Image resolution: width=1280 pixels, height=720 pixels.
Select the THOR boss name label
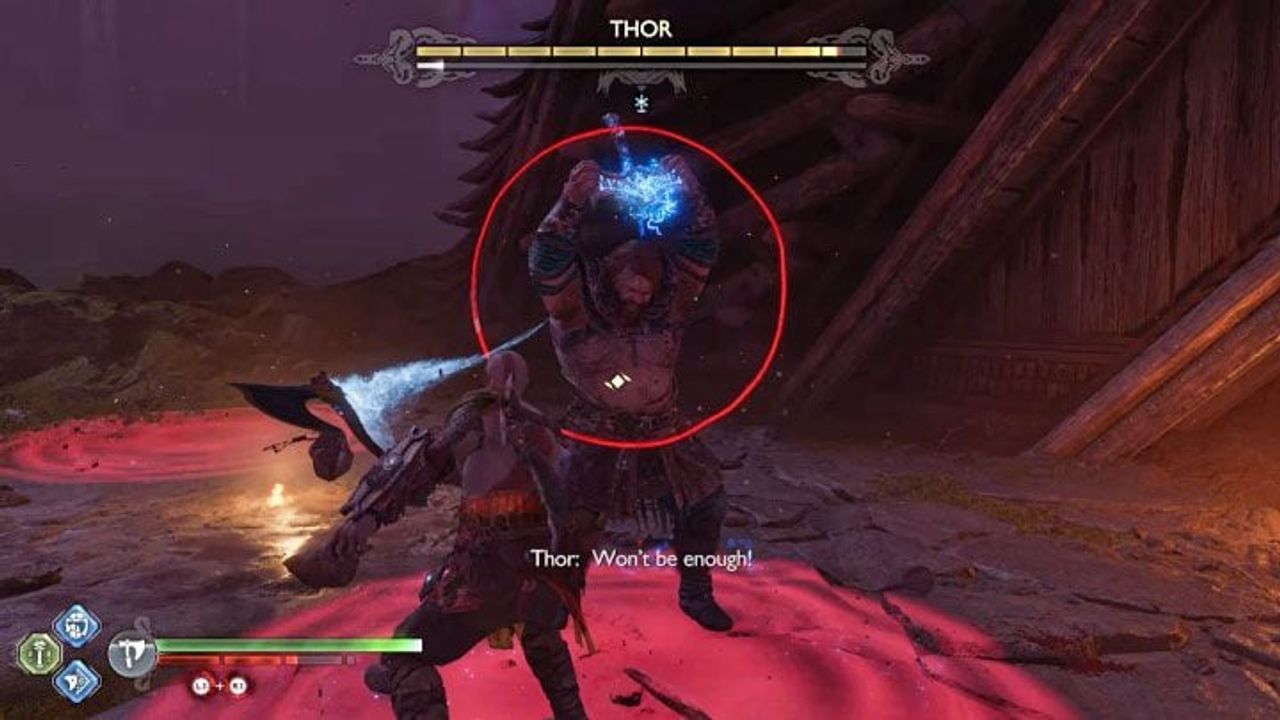tap(640, 27)
